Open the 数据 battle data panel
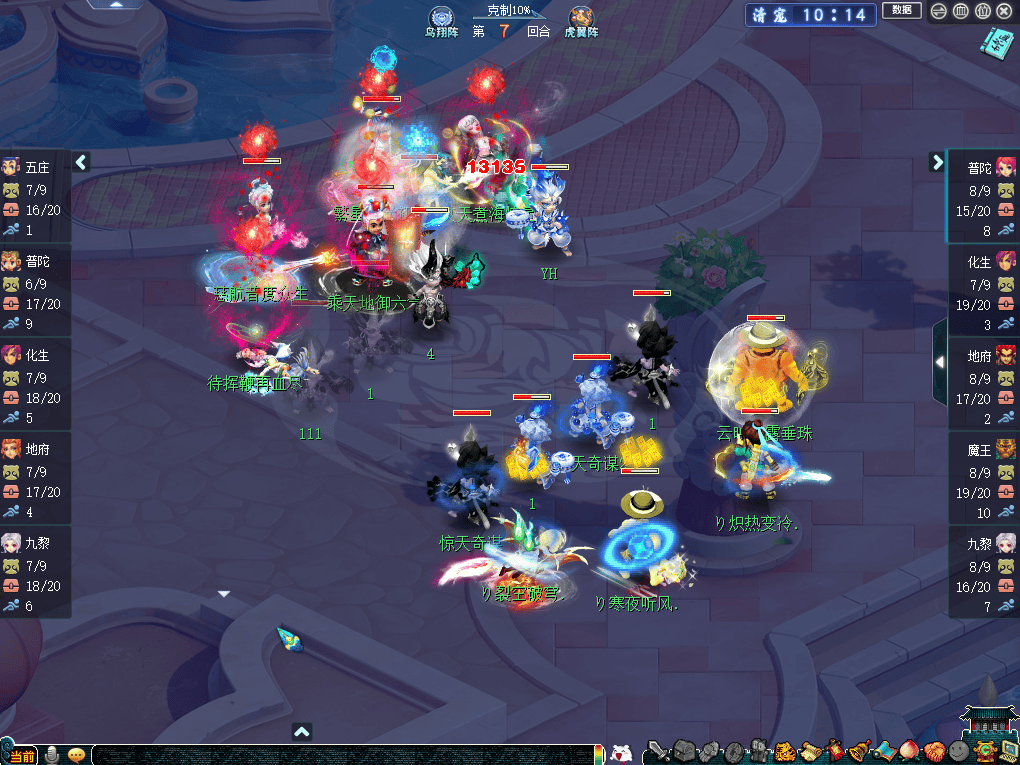 pos(901,11)
